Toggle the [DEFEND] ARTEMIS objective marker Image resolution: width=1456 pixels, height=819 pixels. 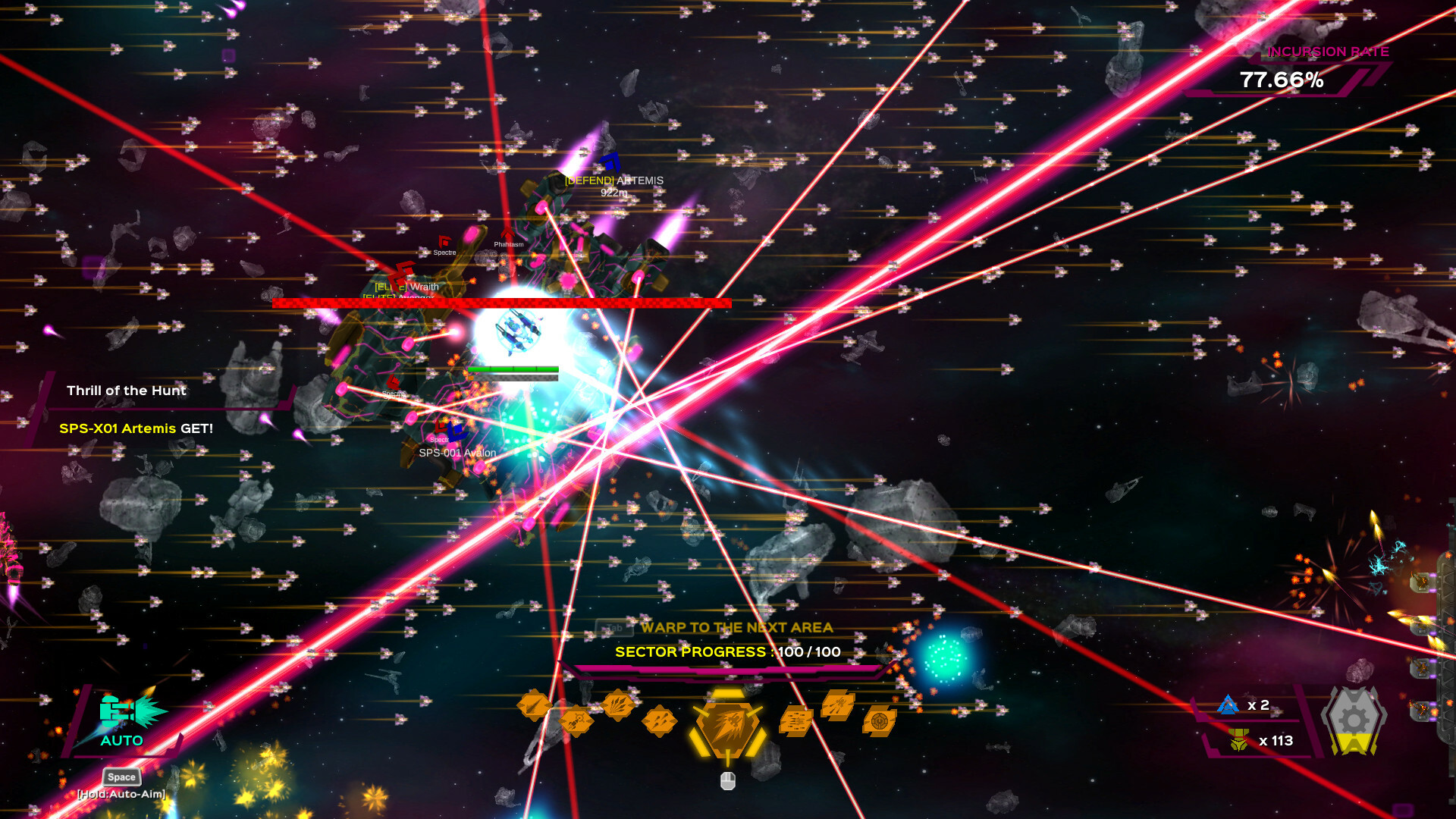point(613,180)
